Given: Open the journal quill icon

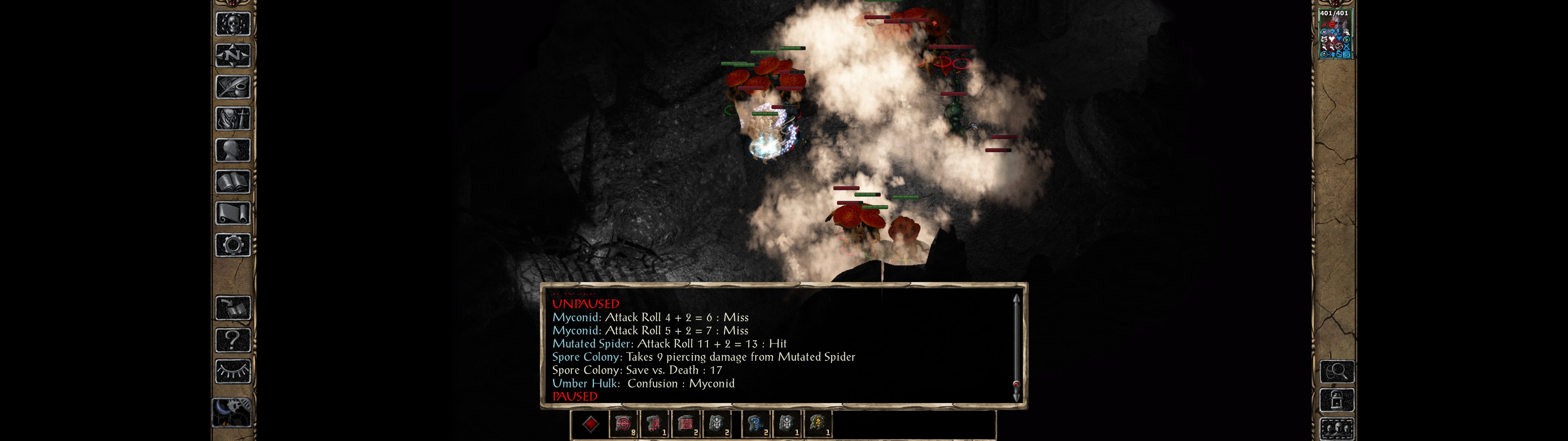Looking at the screenshot, I should coord(232,87).
